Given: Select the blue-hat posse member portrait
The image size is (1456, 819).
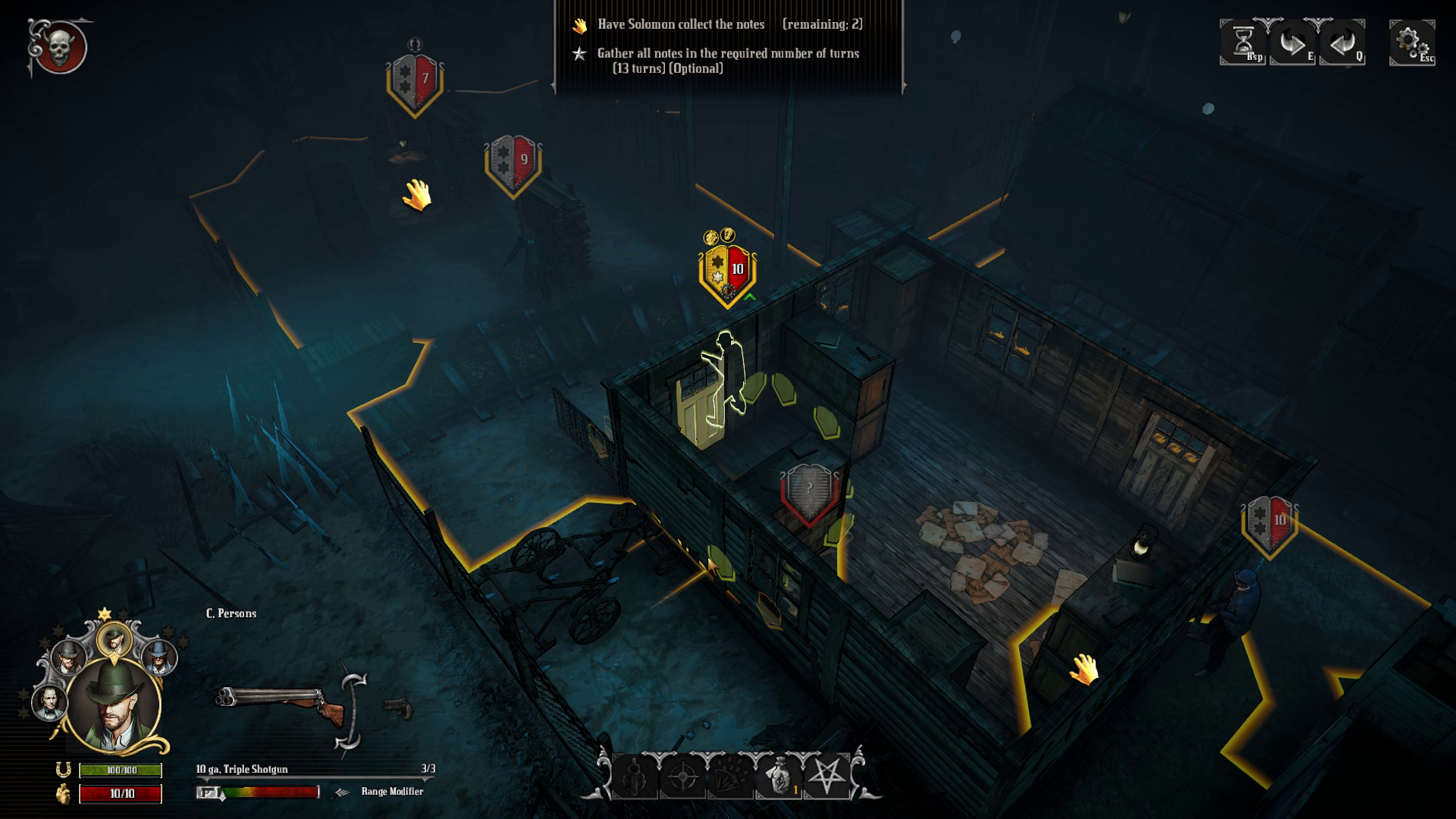Looking at the screenshot, I should [158, 656].
